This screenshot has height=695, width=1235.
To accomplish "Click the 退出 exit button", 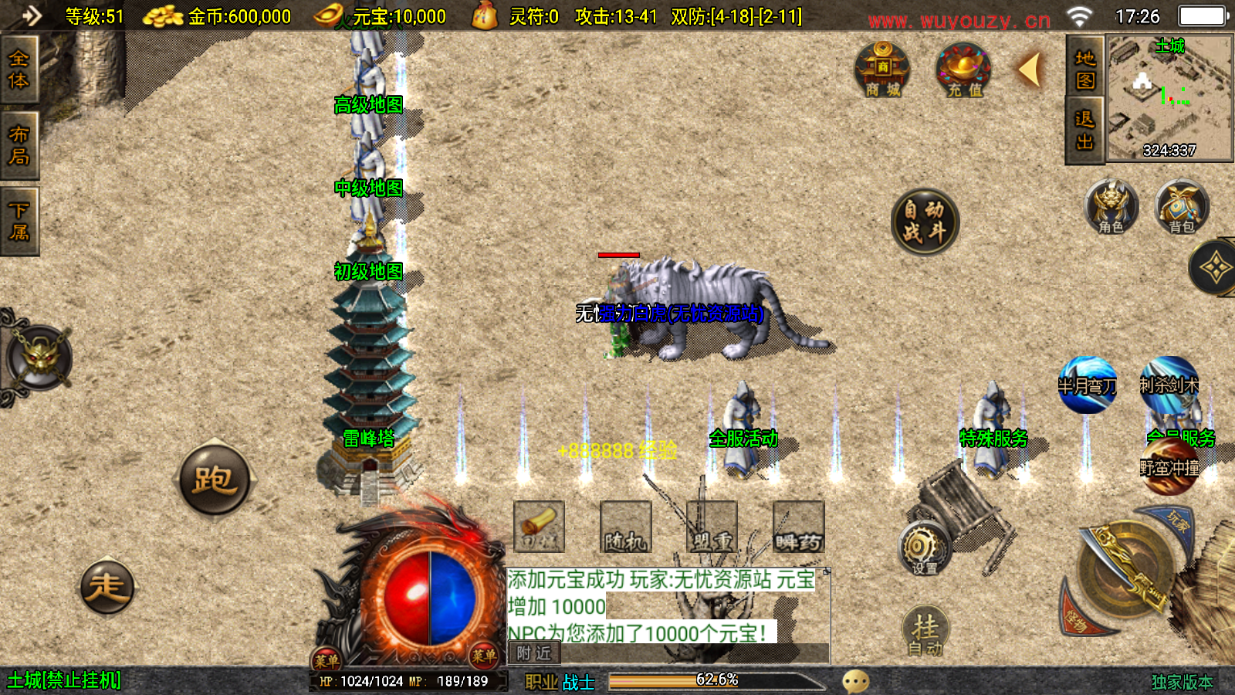I will click(1085, 130).
